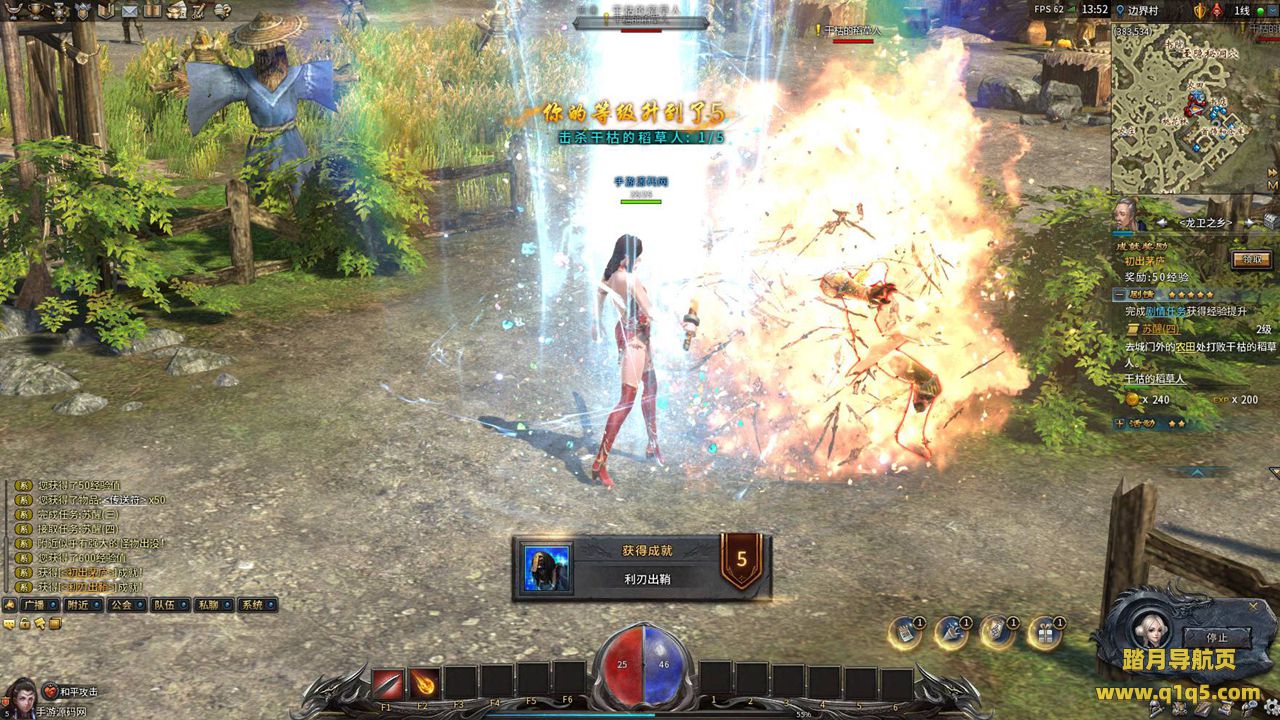Select the 1线 server line selector
The width and height of the screenshot is (1280, 720).
point(1241,10)
